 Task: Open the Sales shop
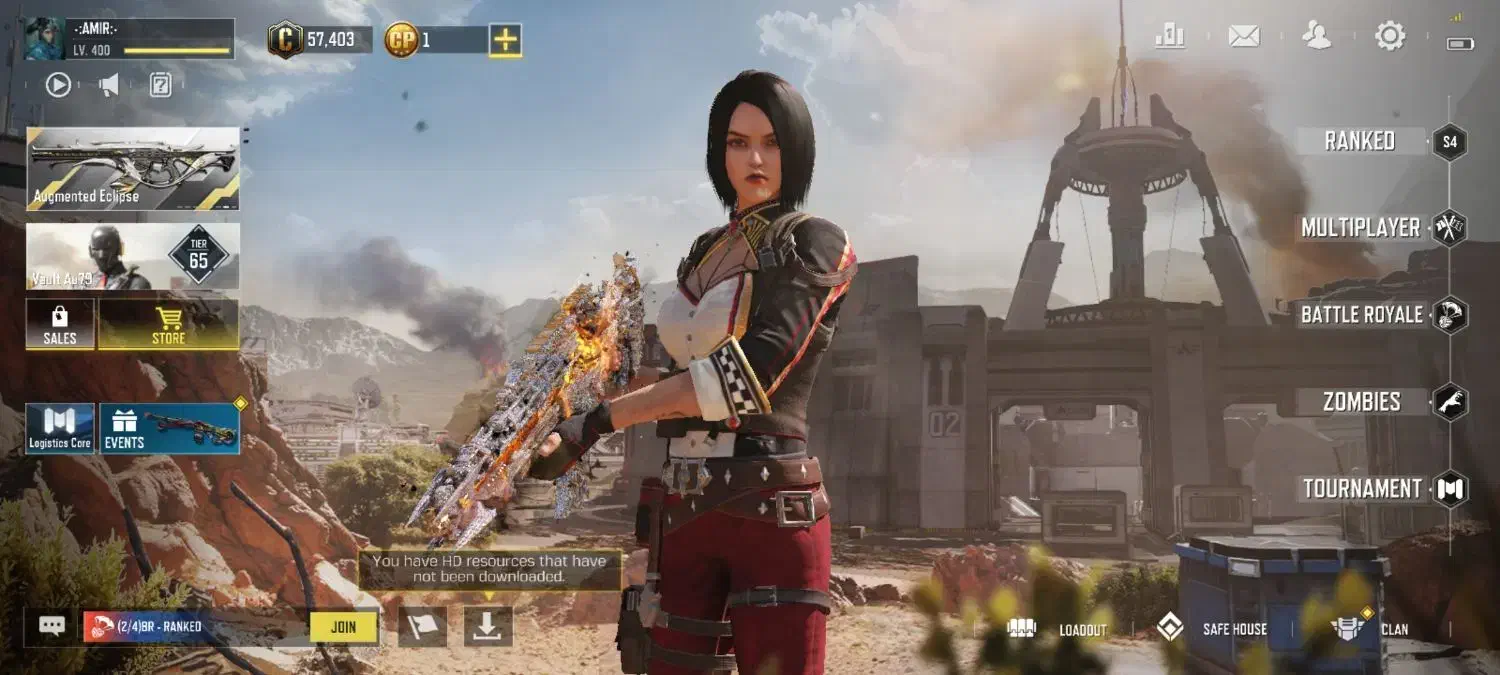[x=60, y=324]
